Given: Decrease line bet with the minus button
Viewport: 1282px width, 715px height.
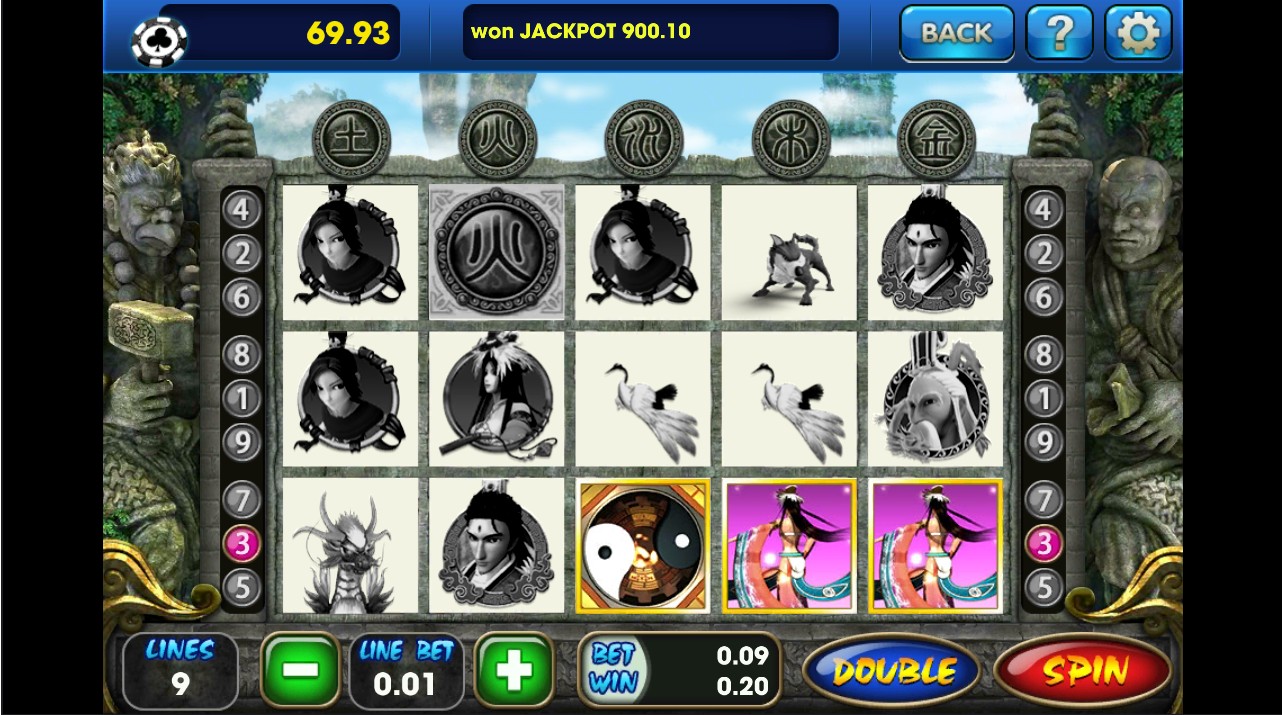Looking at the screenshot, I should [x=299, y=670].
